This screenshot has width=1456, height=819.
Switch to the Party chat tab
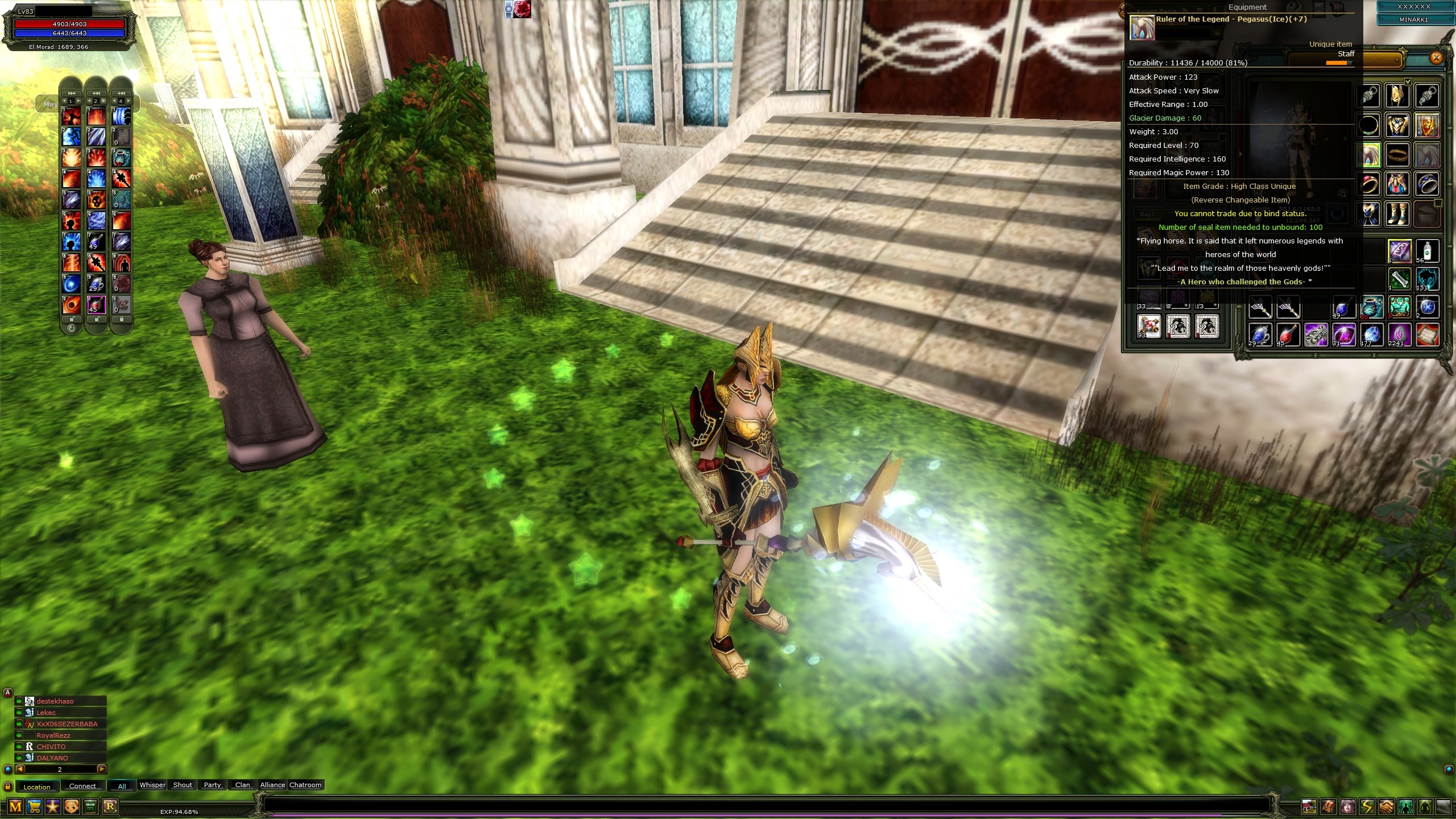click(x=212, y=785)
